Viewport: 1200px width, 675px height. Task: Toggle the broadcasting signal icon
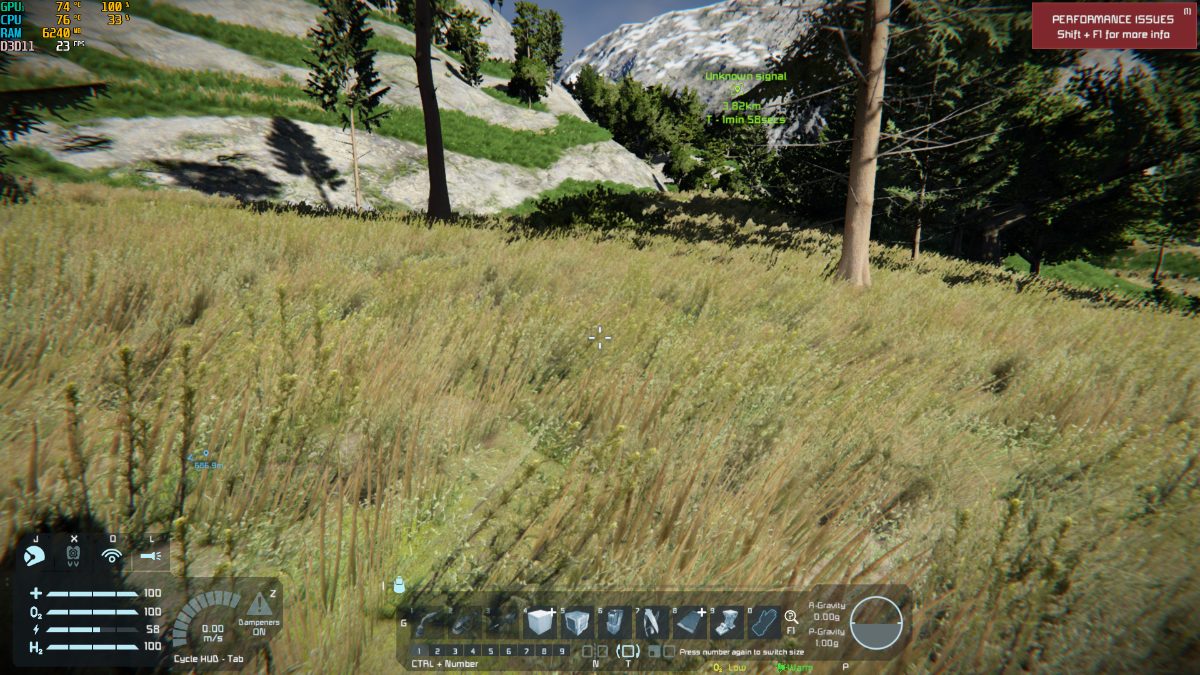[112, 554]
